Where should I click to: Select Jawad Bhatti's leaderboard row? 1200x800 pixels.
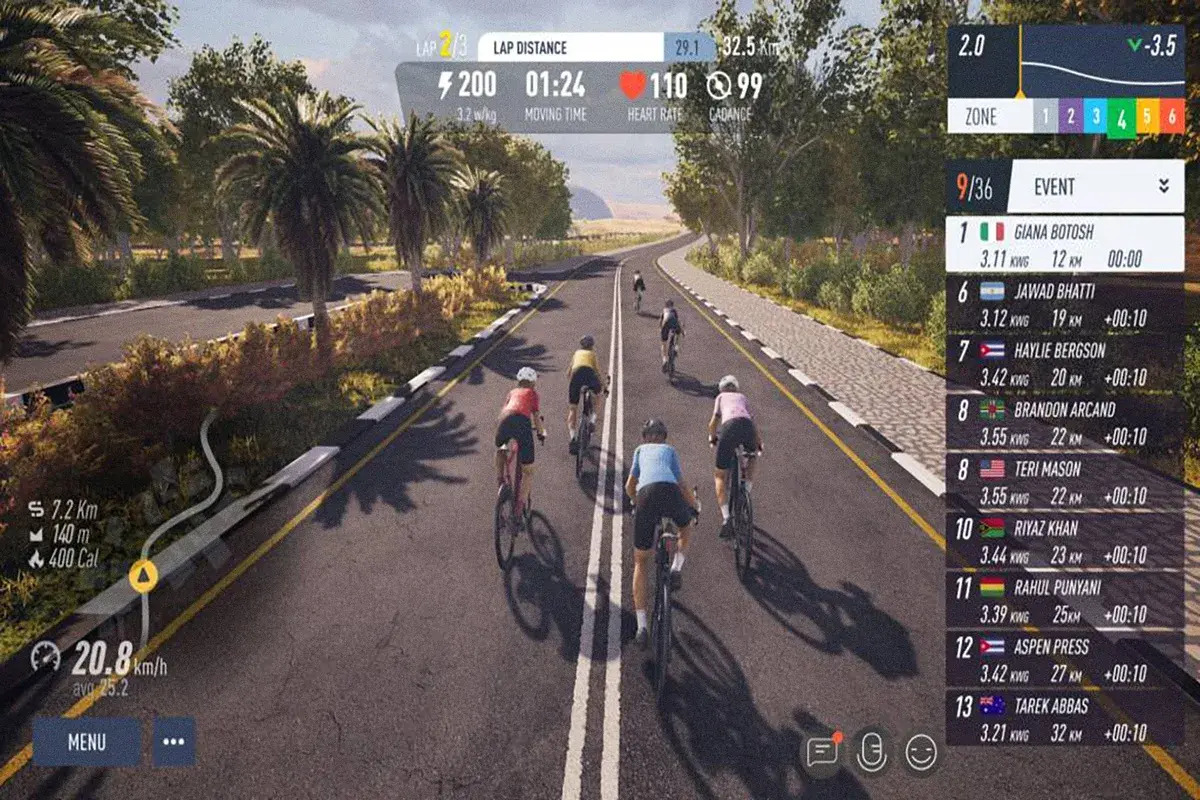pyautogui.click(x=1065, y=304)
